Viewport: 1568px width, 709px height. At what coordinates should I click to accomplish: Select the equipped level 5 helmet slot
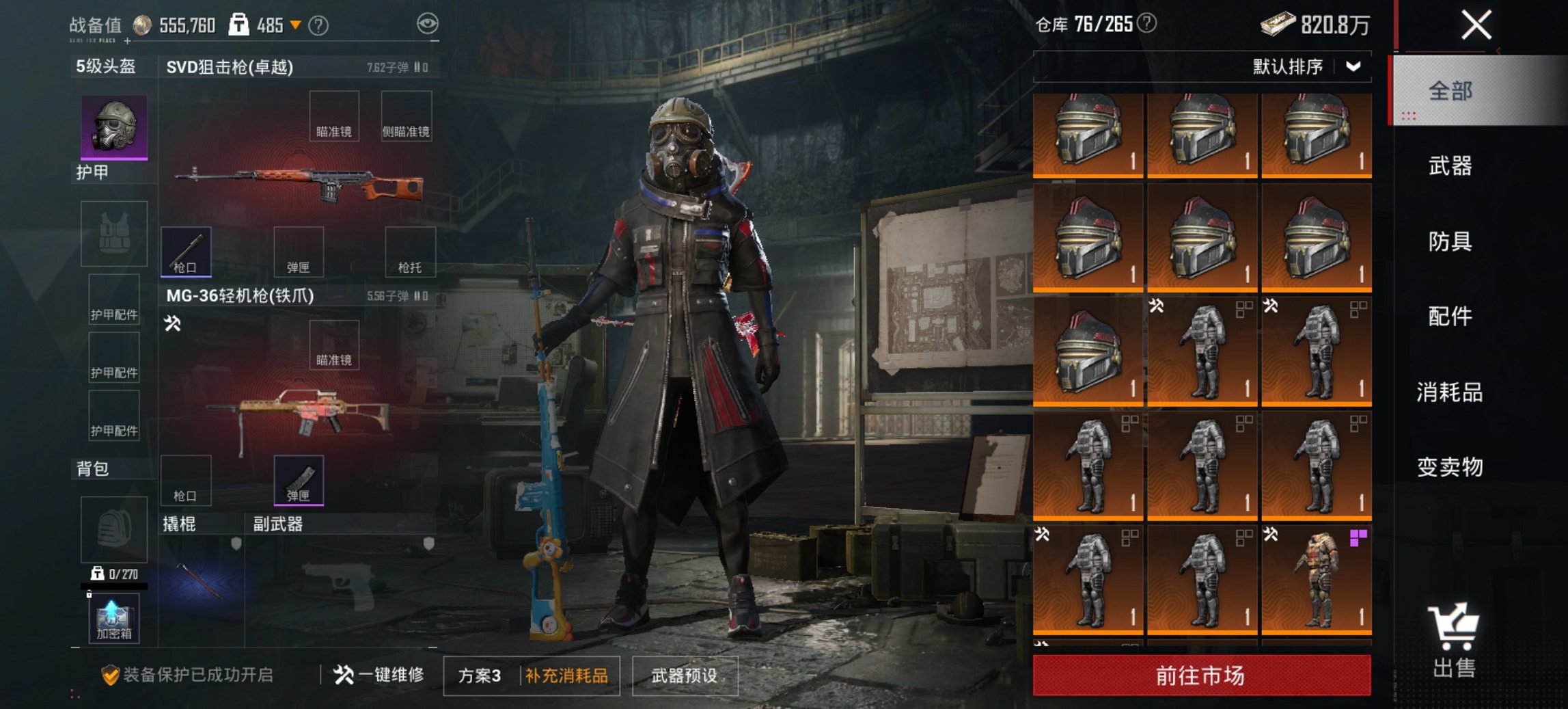pyautogui.click(x=114, y=127)
